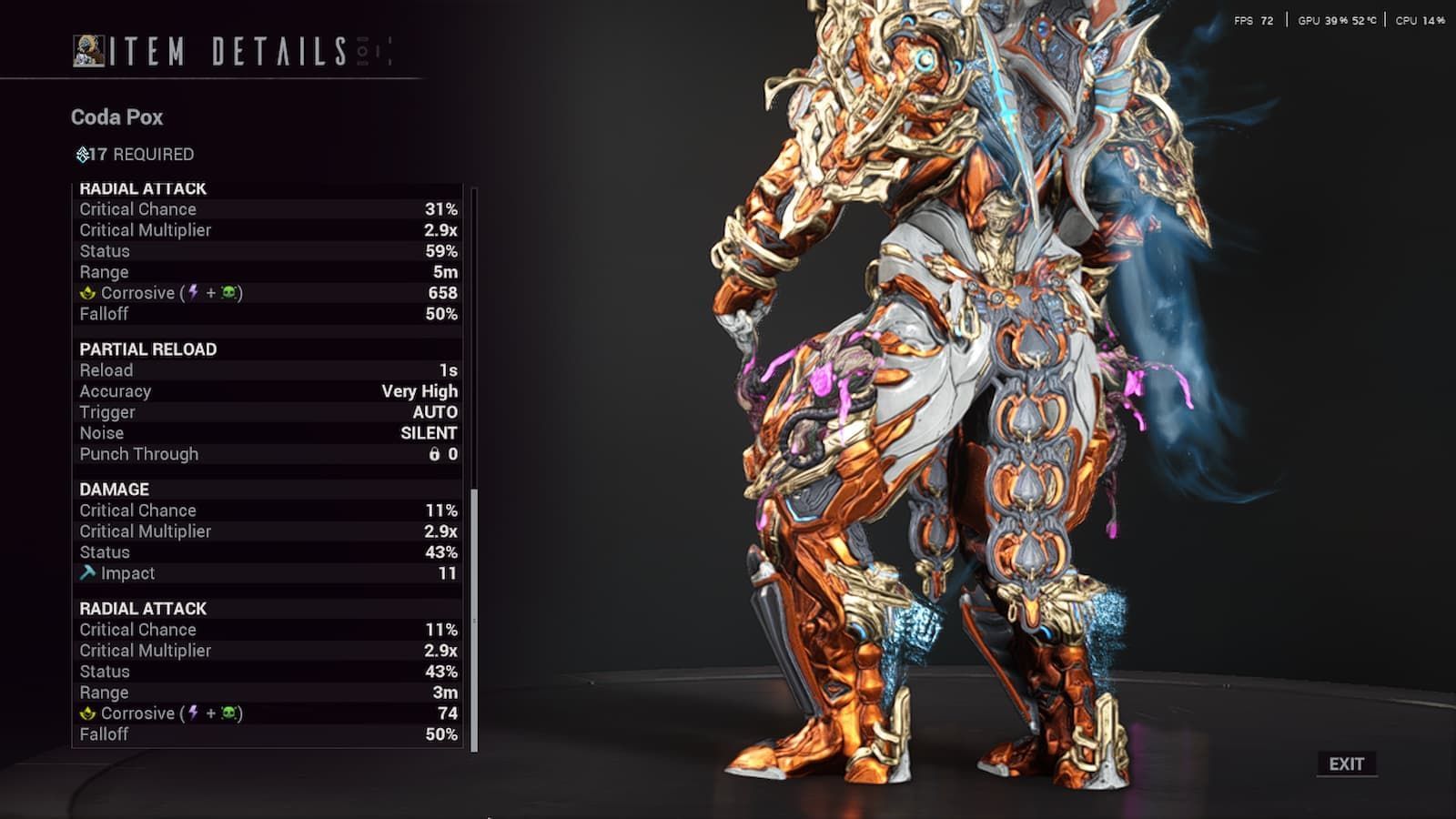Click the Corrosive icon in the lower Radial Attack section
The height and width of the screenshot is (819, 1456).
[x=88, y=713]
